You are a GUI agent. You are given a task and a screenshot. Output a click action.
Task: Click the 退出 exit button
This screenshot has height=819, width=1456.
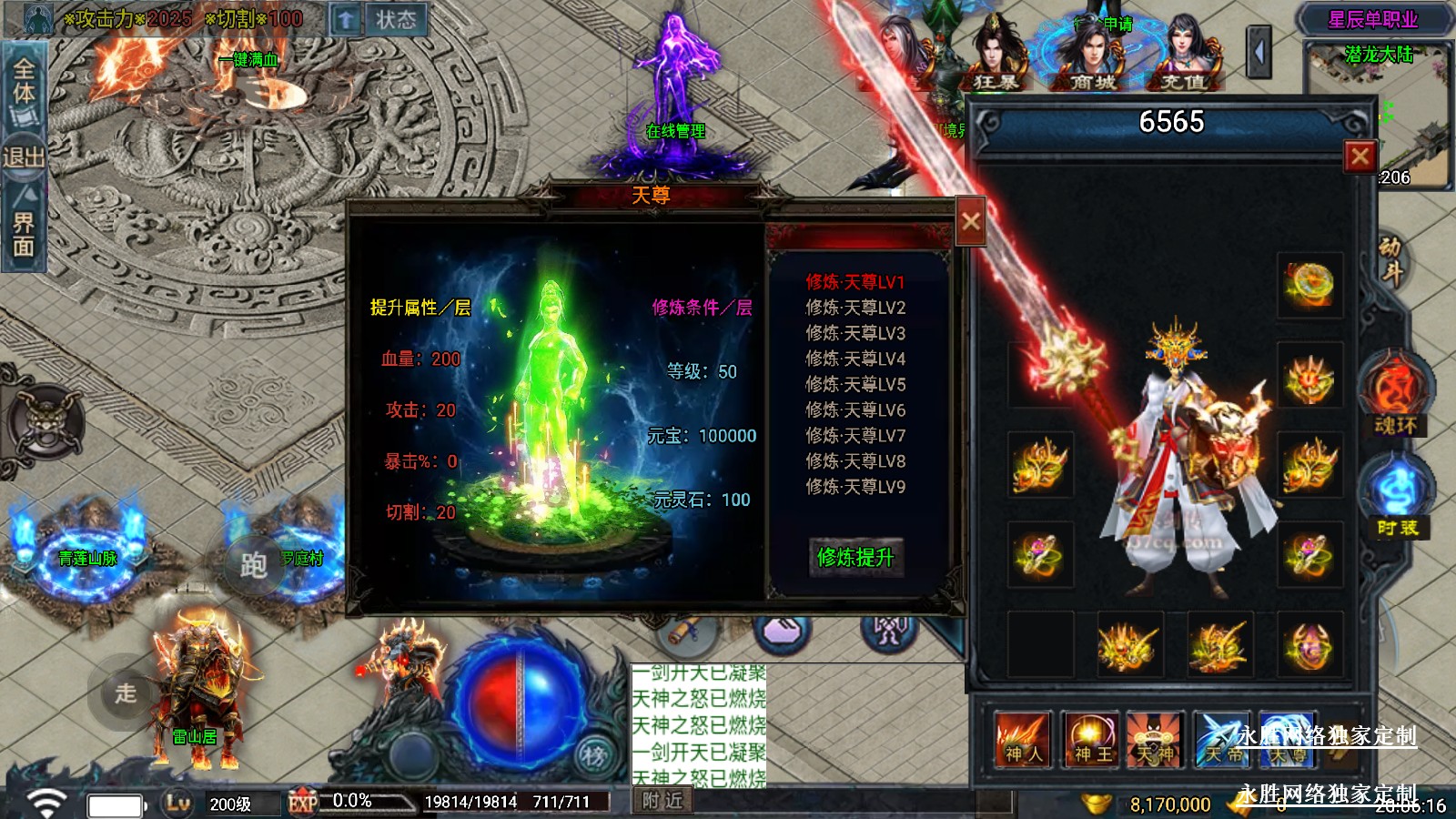click(23, 157)
